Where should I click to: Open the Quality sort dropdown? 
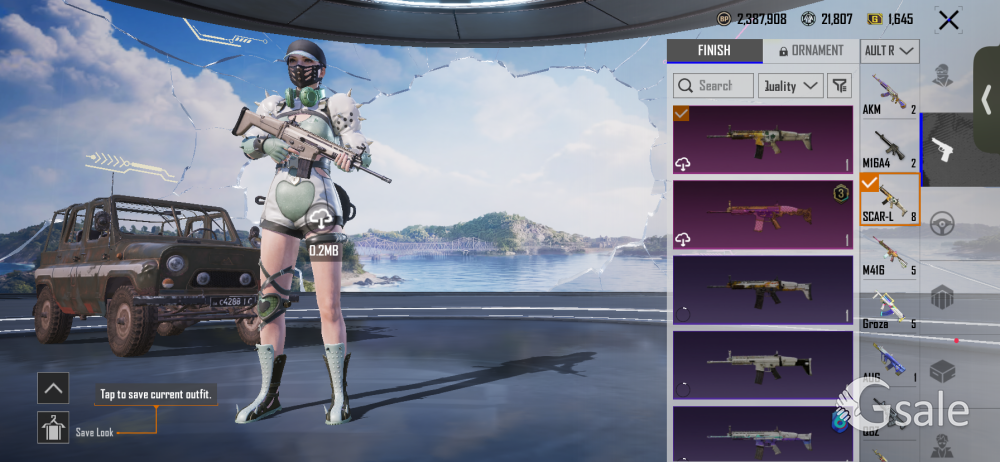[x=790, y=86]
